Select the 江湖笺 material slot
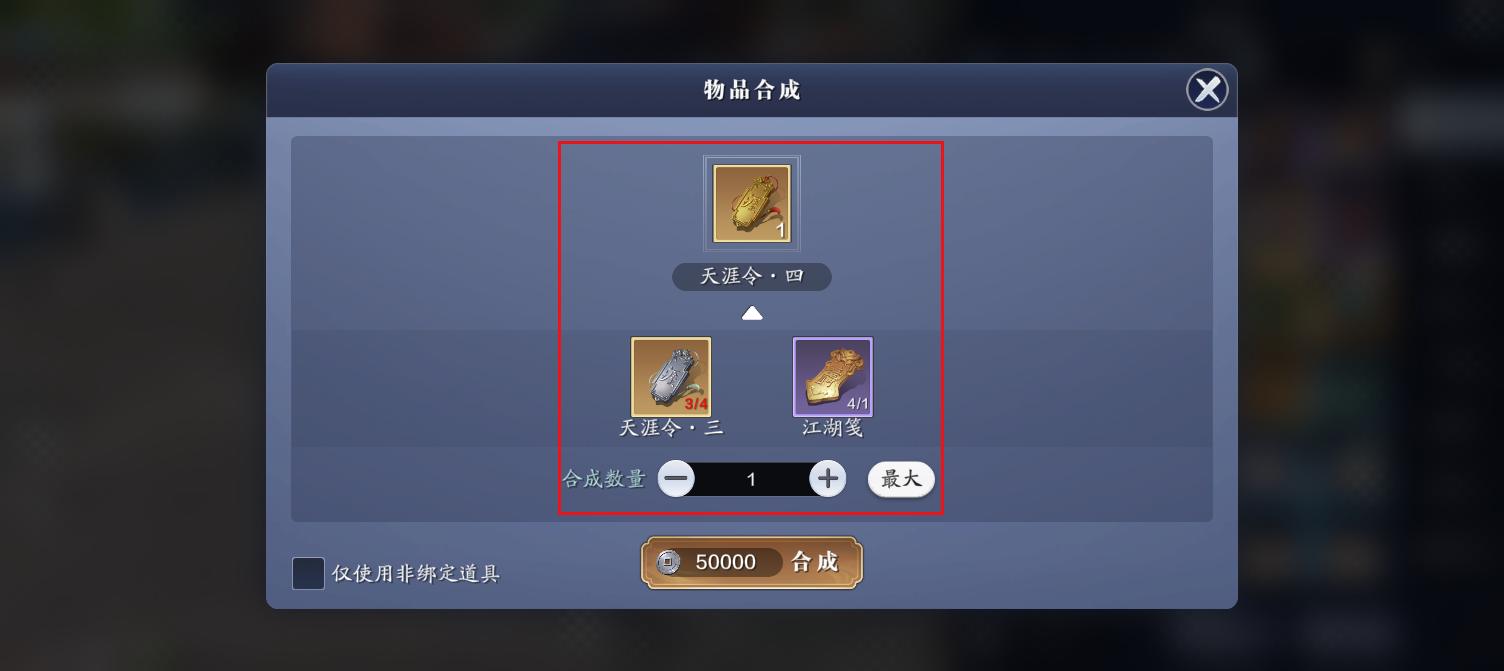The width and height of the screenshot is (1504, 671). (x=833, y=377)
